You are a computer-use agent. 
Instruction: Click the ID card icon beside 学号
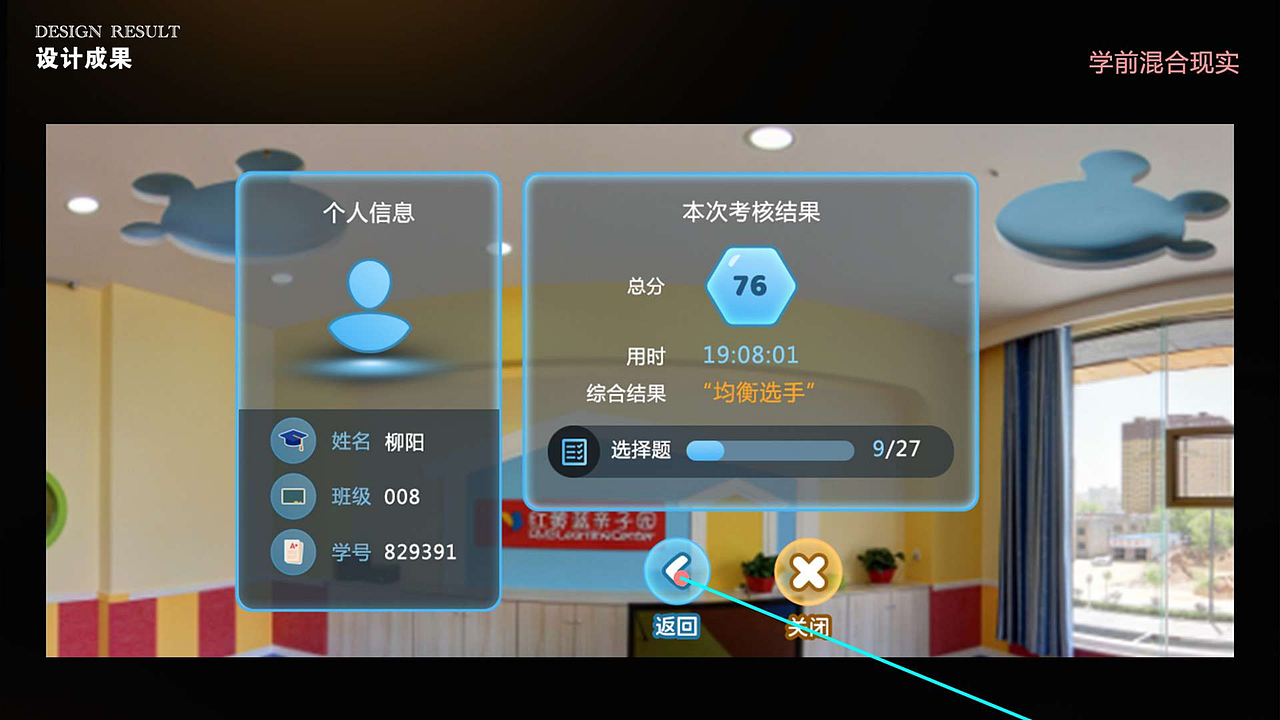291,552
